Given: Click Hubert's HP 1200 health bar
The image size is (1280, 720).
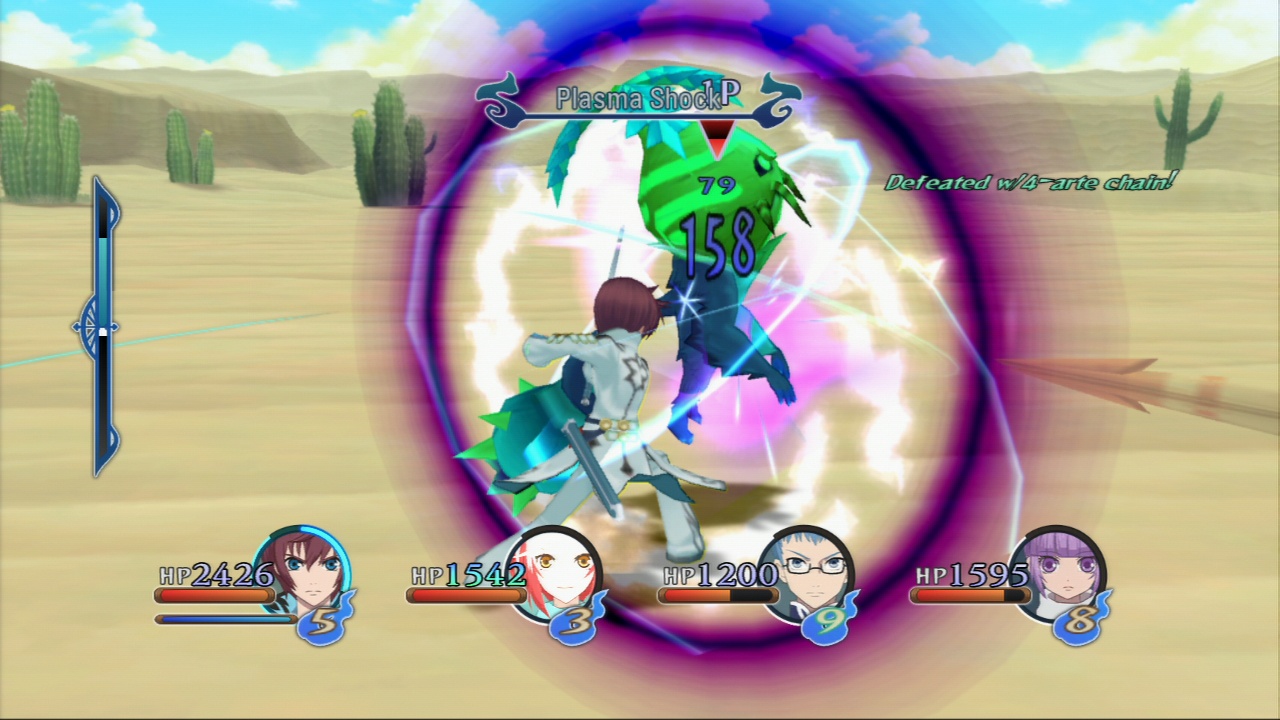Looking at the screenshot, I should tap(718, 595).
